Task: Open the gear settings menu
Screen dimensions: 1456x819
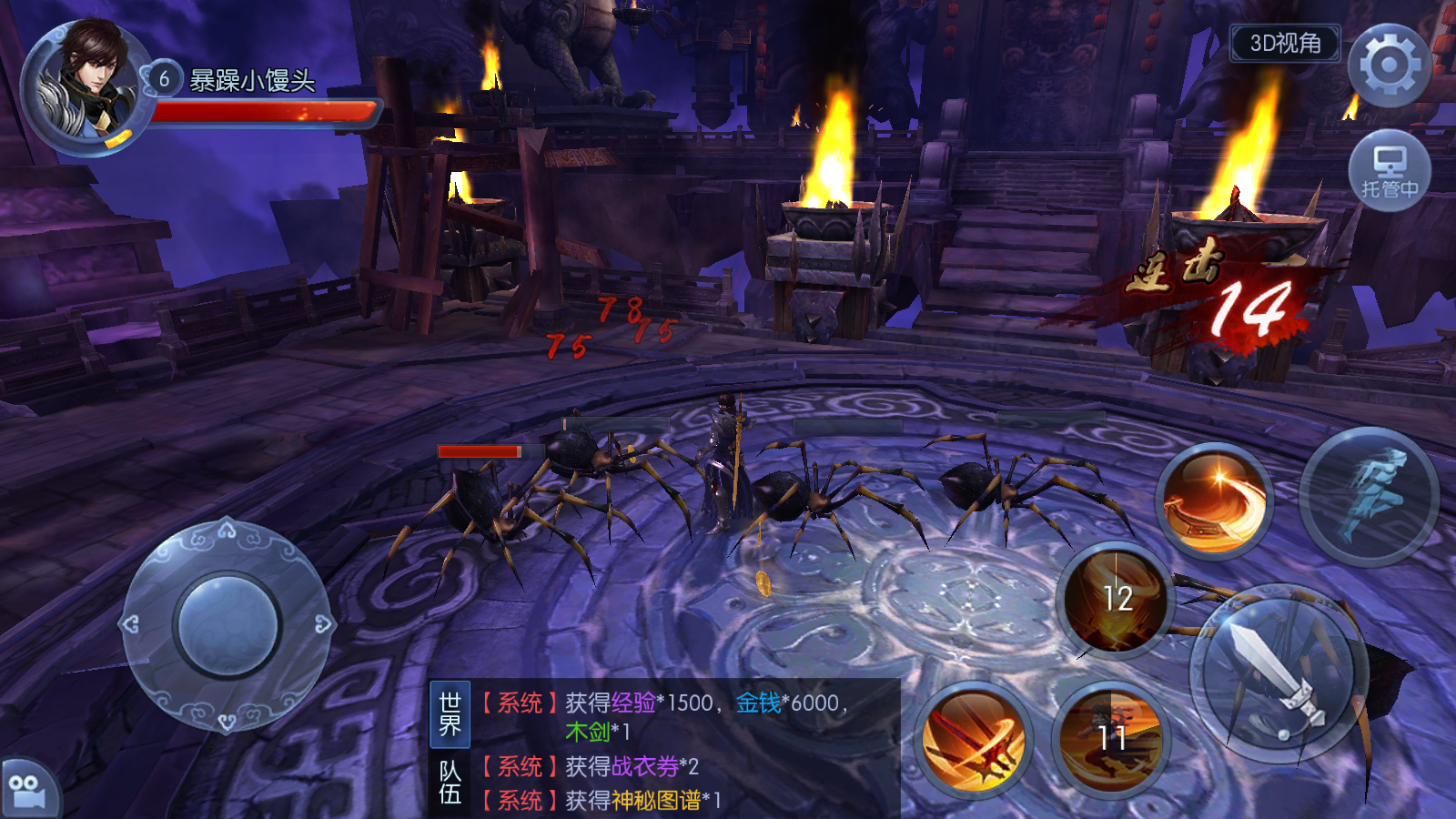Action: click(1389, 66)
